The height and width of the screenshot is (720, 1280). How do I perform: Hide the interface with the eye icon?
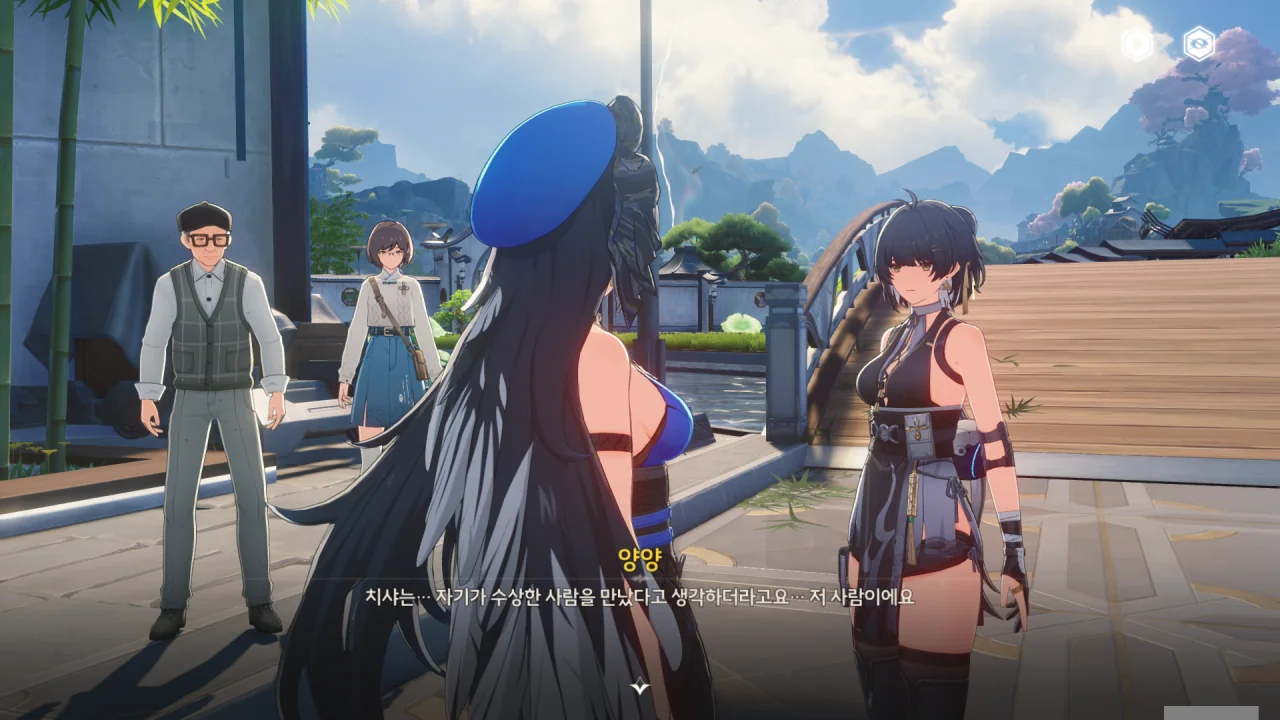click(1198, 44)
